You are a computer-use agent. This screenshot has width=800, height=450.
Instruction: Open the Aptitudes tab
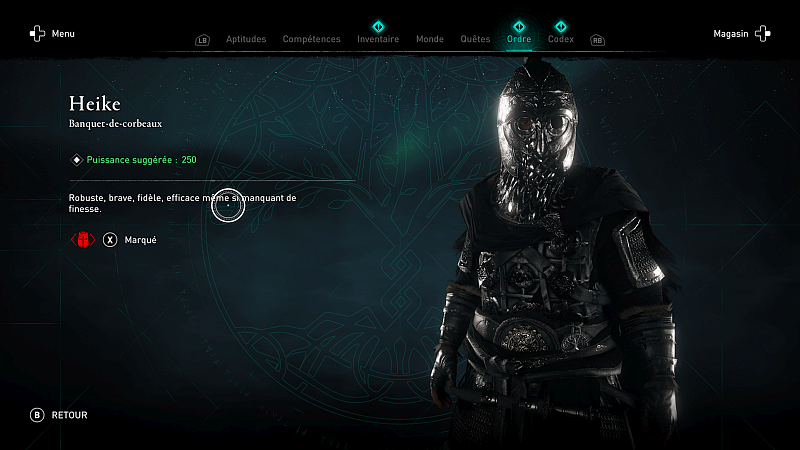coord(246,40)
